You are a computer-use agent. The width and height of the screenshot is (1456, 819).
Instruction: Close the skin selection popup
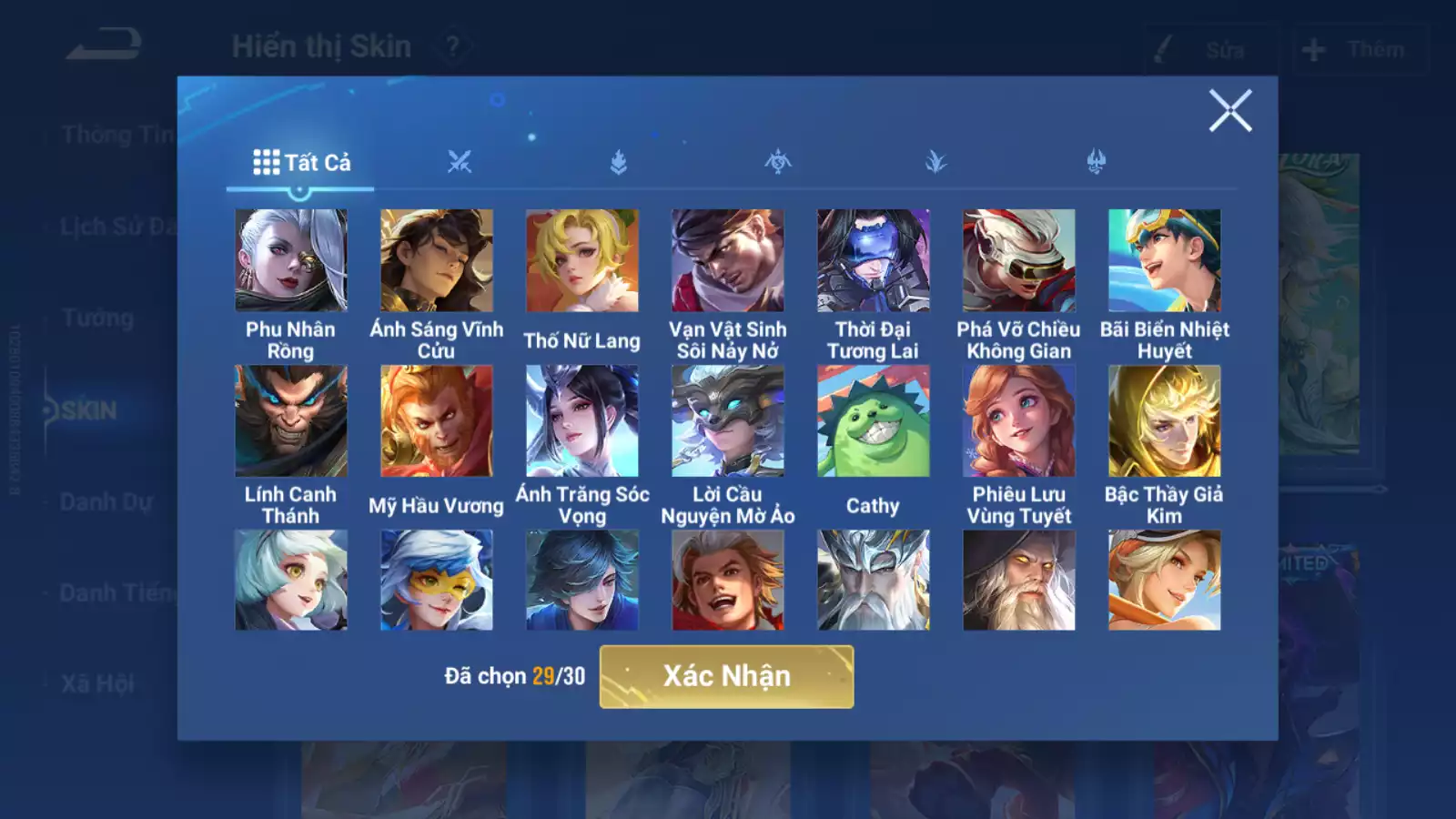(x=1229, y=111)
